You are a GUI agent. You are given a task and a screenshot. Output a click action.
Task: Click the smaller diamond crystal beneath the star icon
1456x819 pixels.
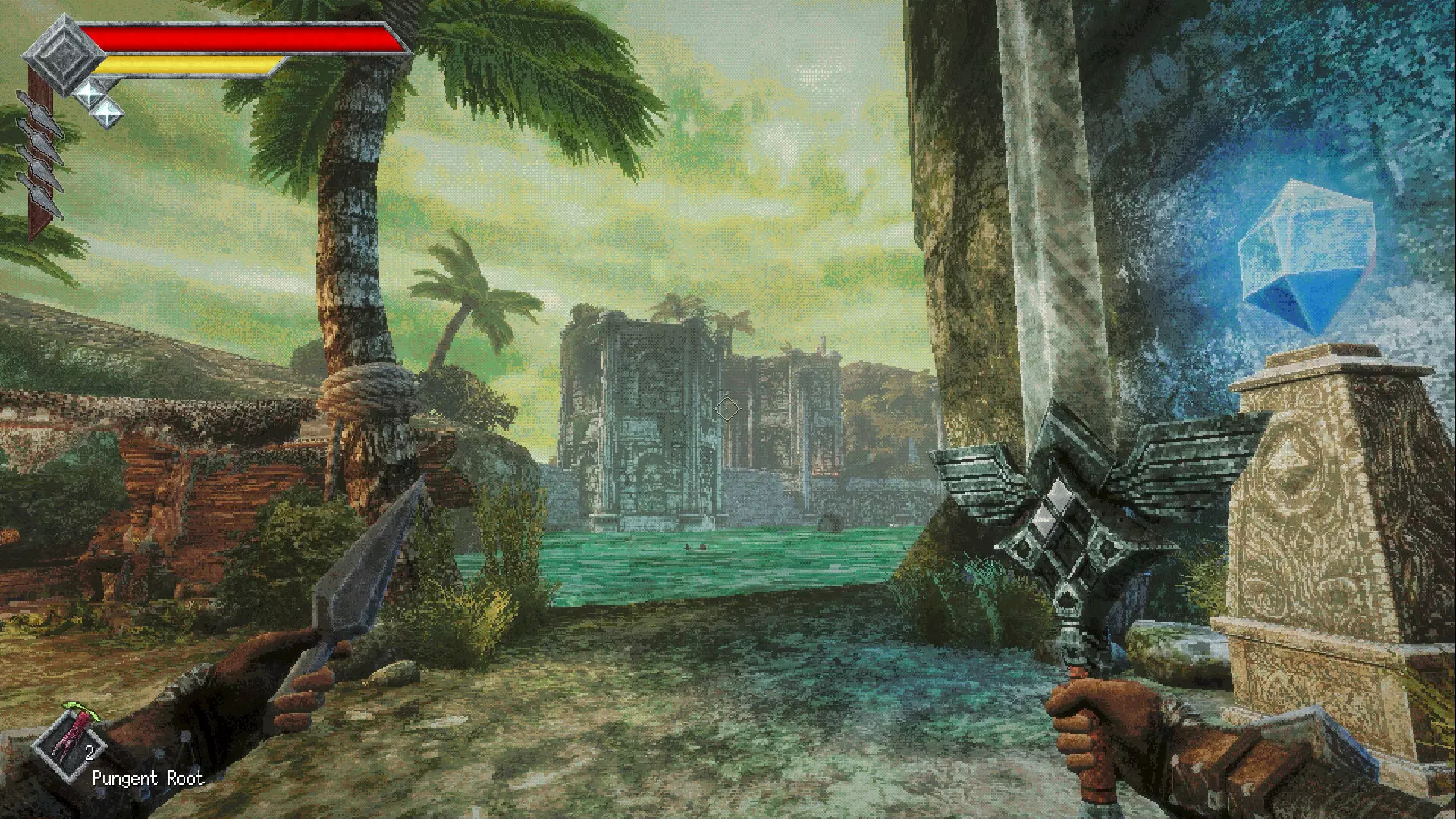[107, 113]
